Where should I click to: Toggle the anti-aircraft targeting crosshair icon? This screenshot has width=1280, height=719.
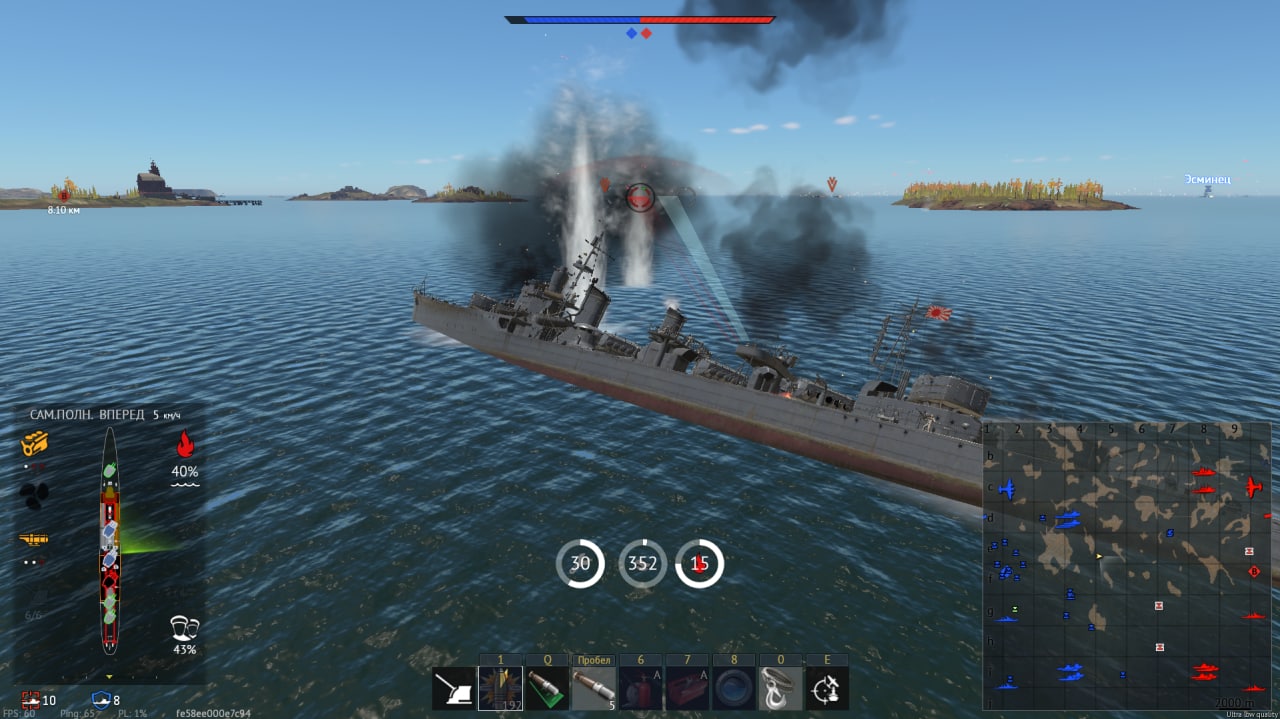(827, 688)
